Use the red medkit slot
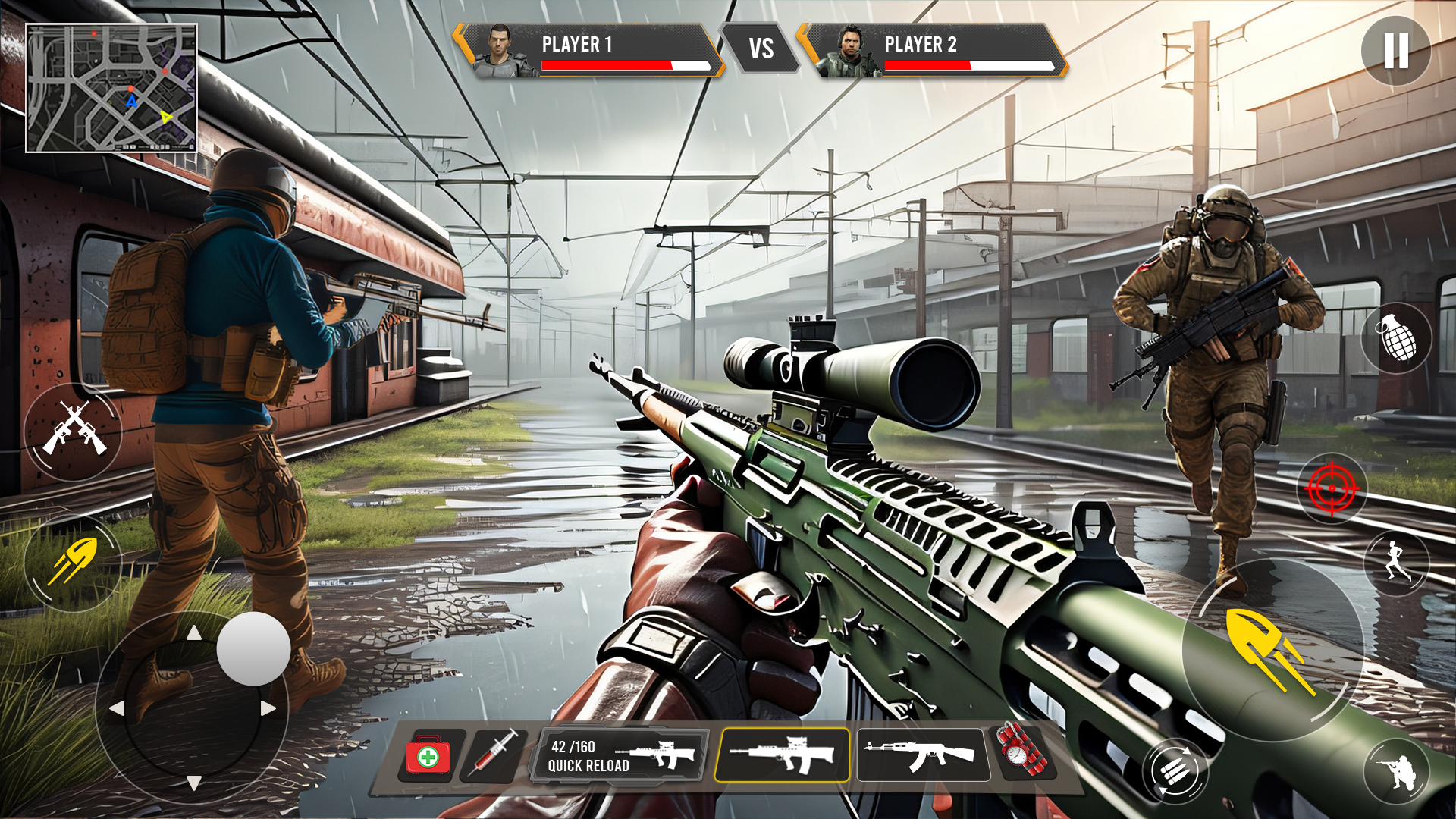 [428, 755]
